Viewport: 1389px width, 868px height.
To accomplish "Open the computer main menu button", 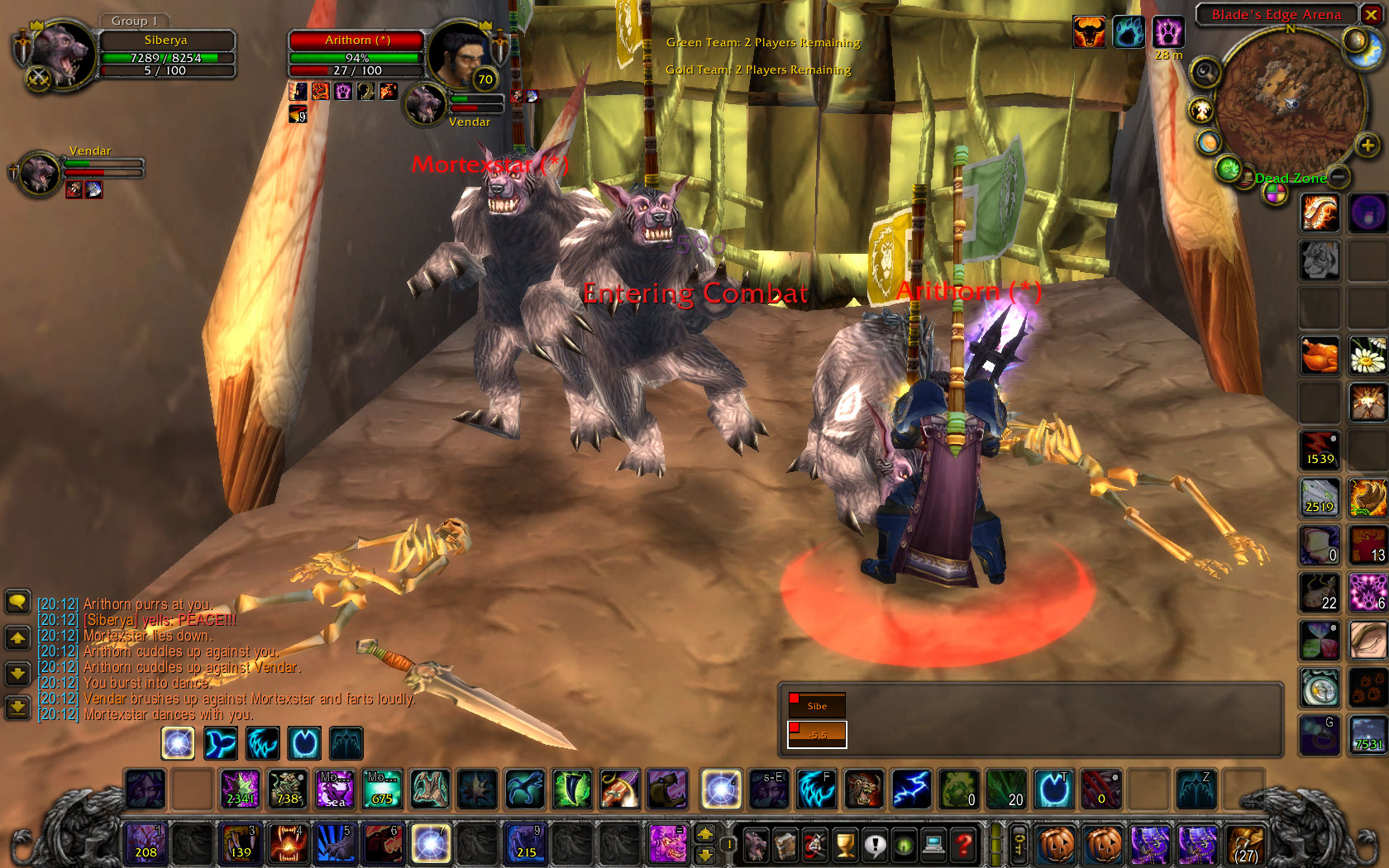I will click(933, 845).
